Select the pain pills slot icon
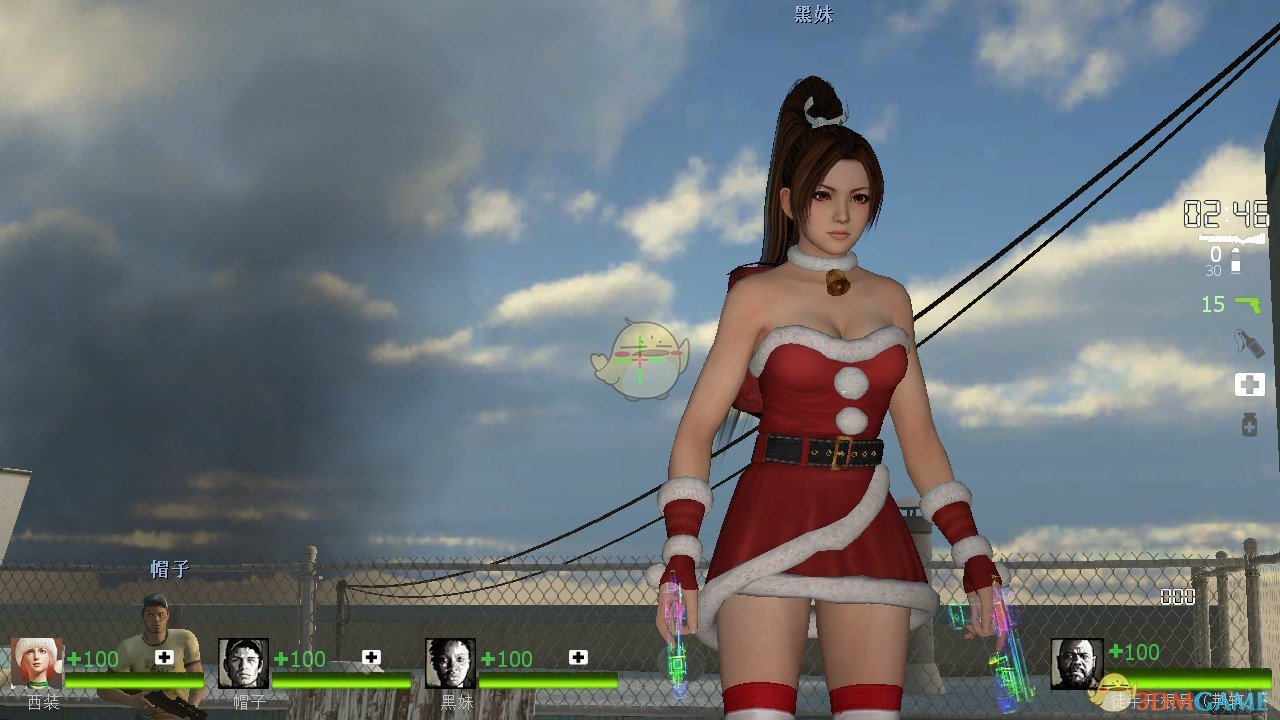The image size is (1280, 720). [1250, 424]
